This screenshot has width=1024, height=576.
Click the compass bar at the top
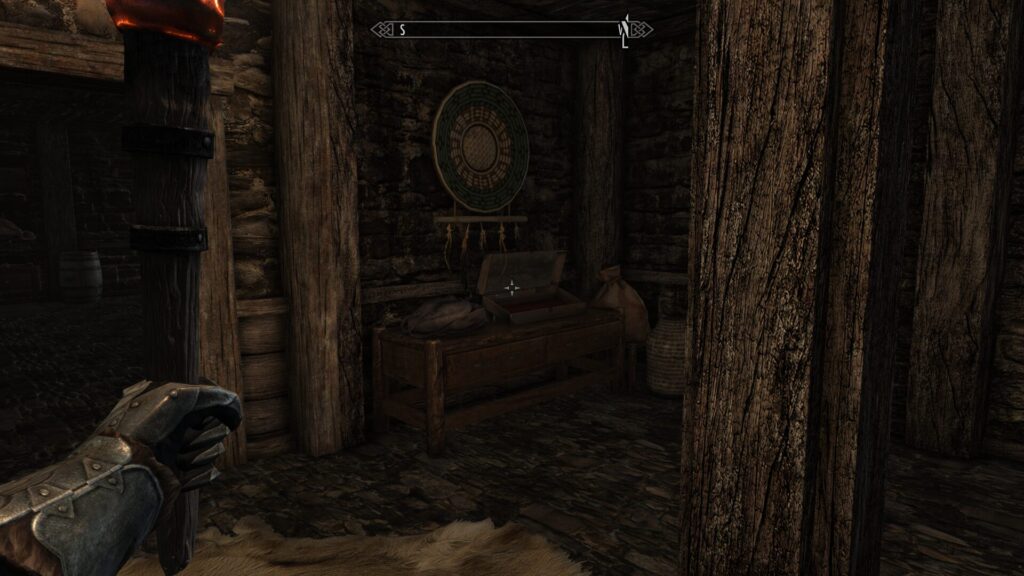tap(511, 30)
